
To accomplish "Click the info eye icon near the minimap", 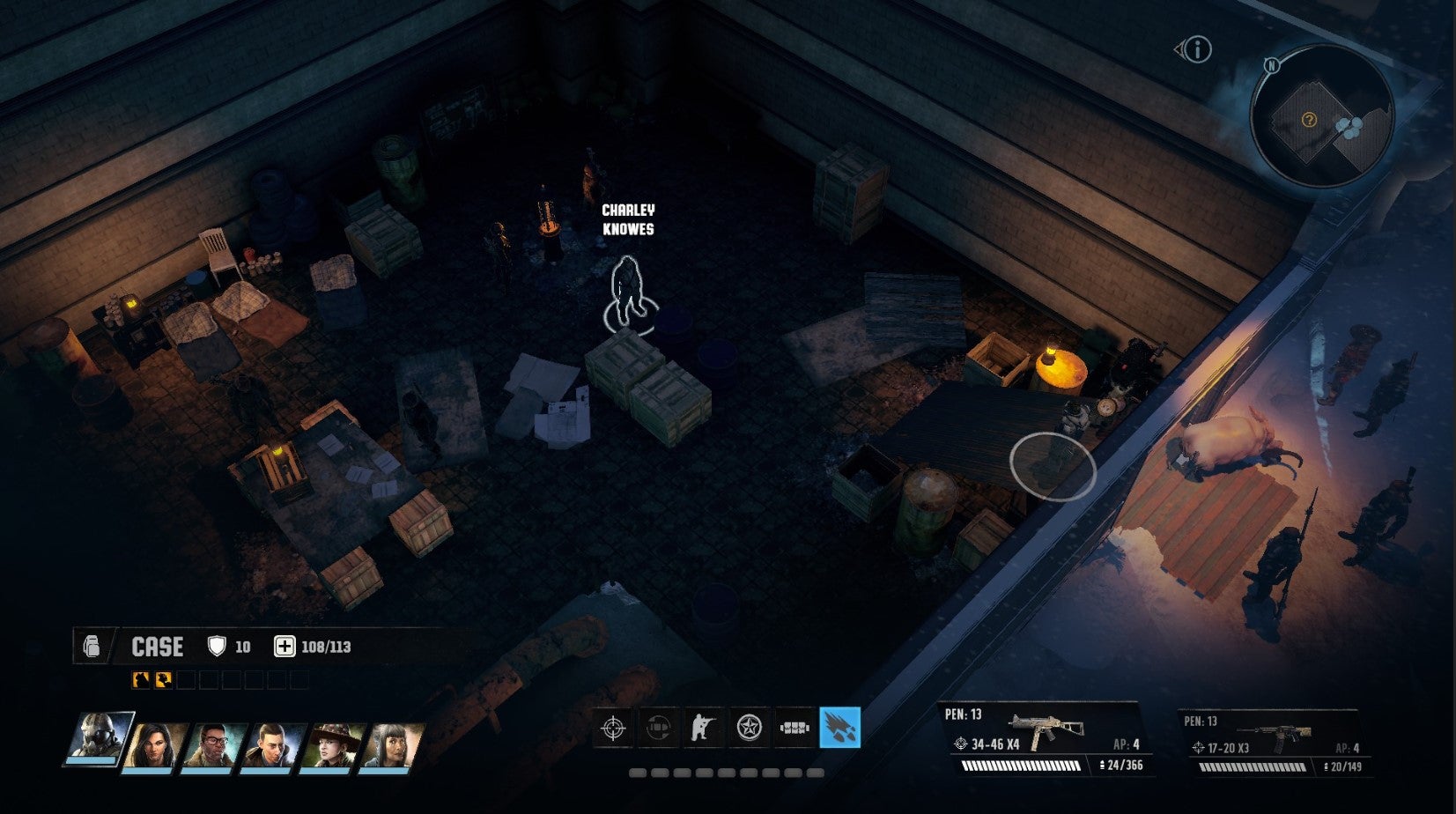I will (x=1196, y=50).
